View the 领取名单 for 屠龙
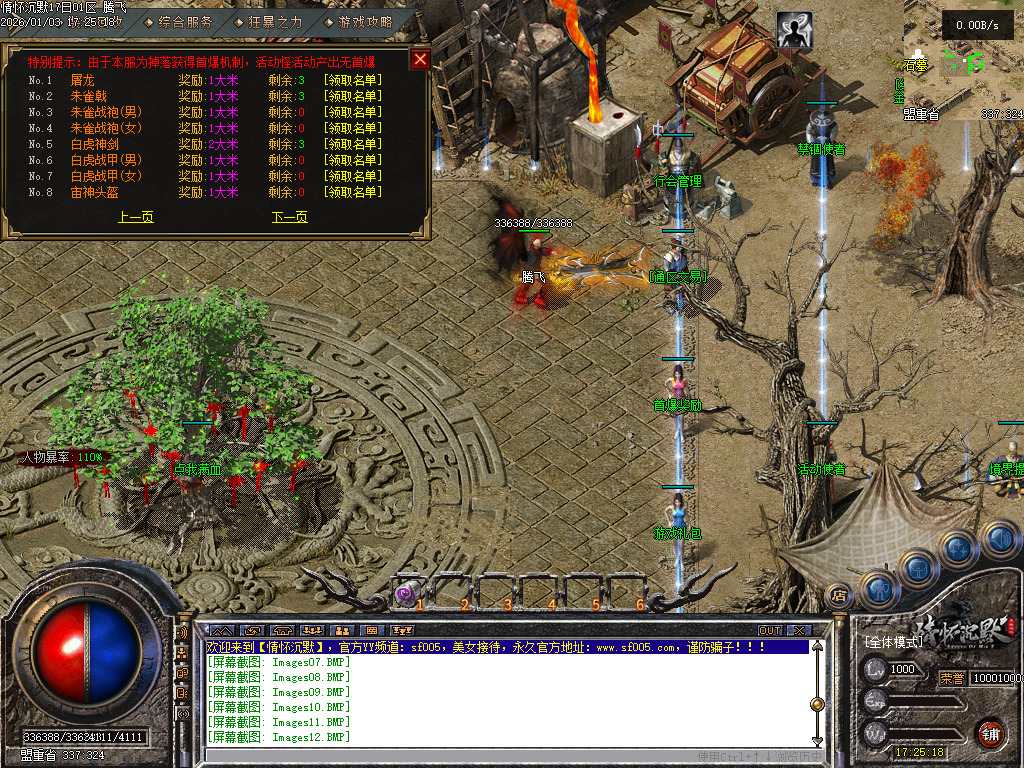The height and width of the screenshot is (768, 1024). click(x=351, y=80)
